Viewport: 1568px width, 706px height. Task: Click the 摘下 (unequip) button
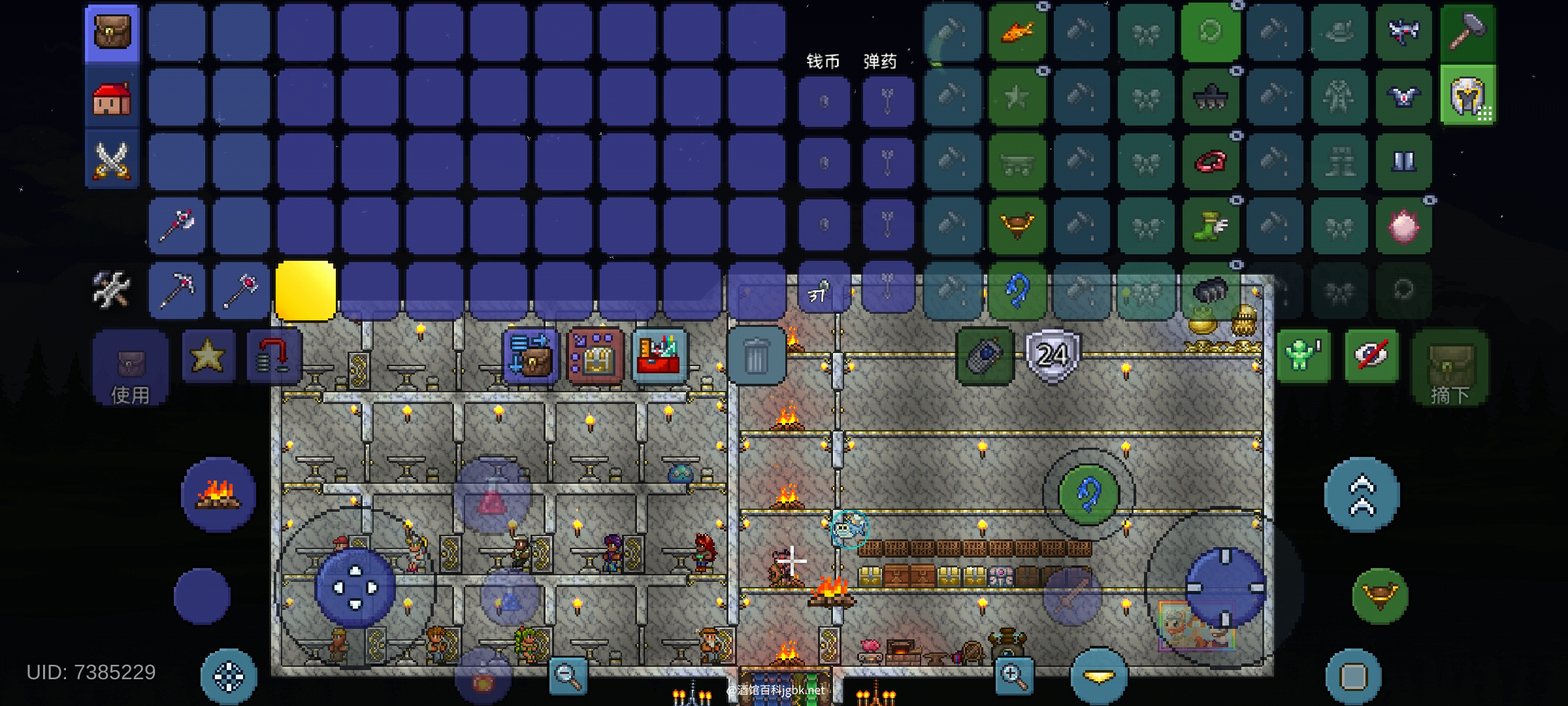coord(1450,367)
